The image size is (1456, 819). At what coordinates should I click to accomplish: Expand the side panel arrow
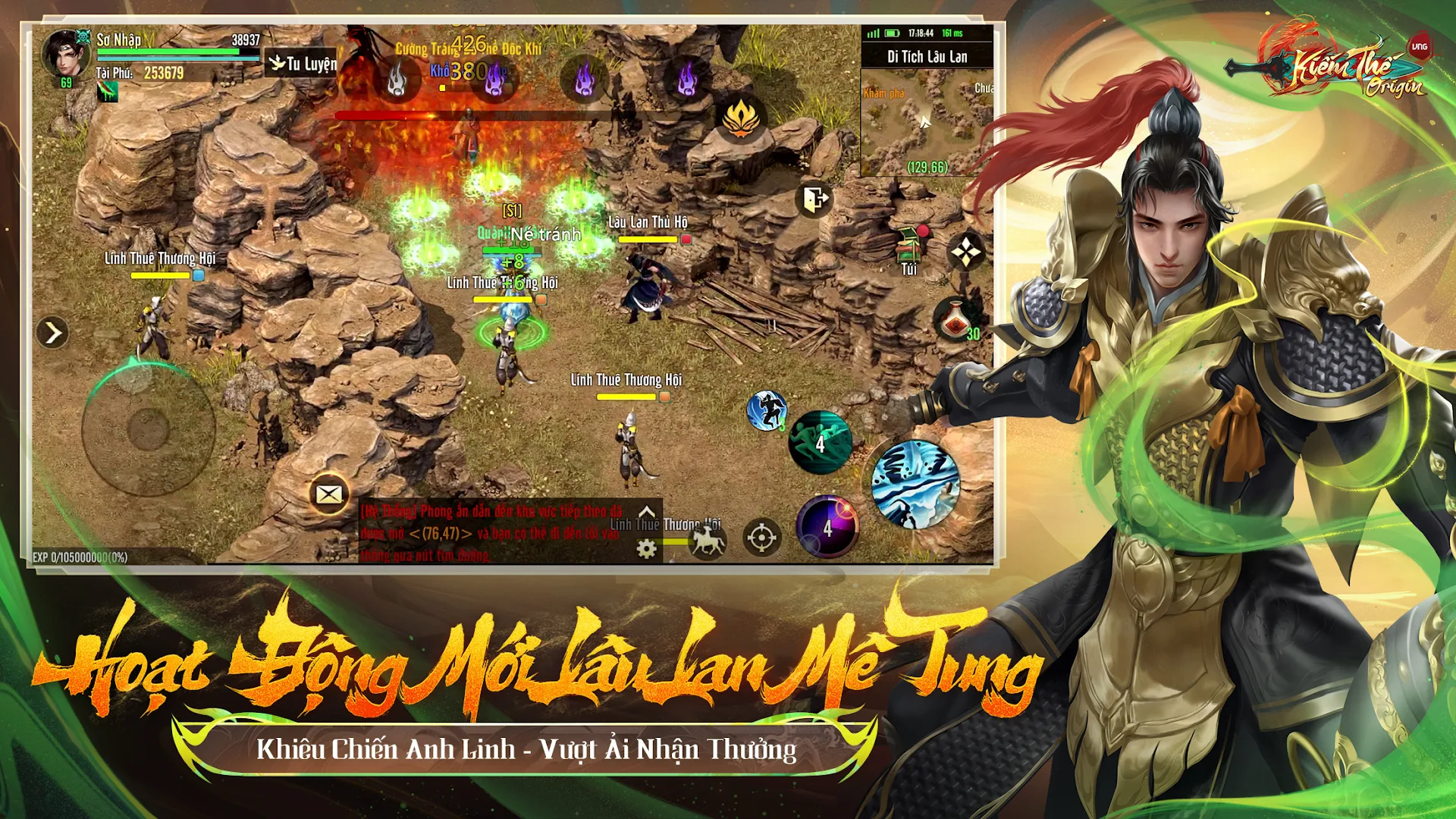click(x=52, y=332)
